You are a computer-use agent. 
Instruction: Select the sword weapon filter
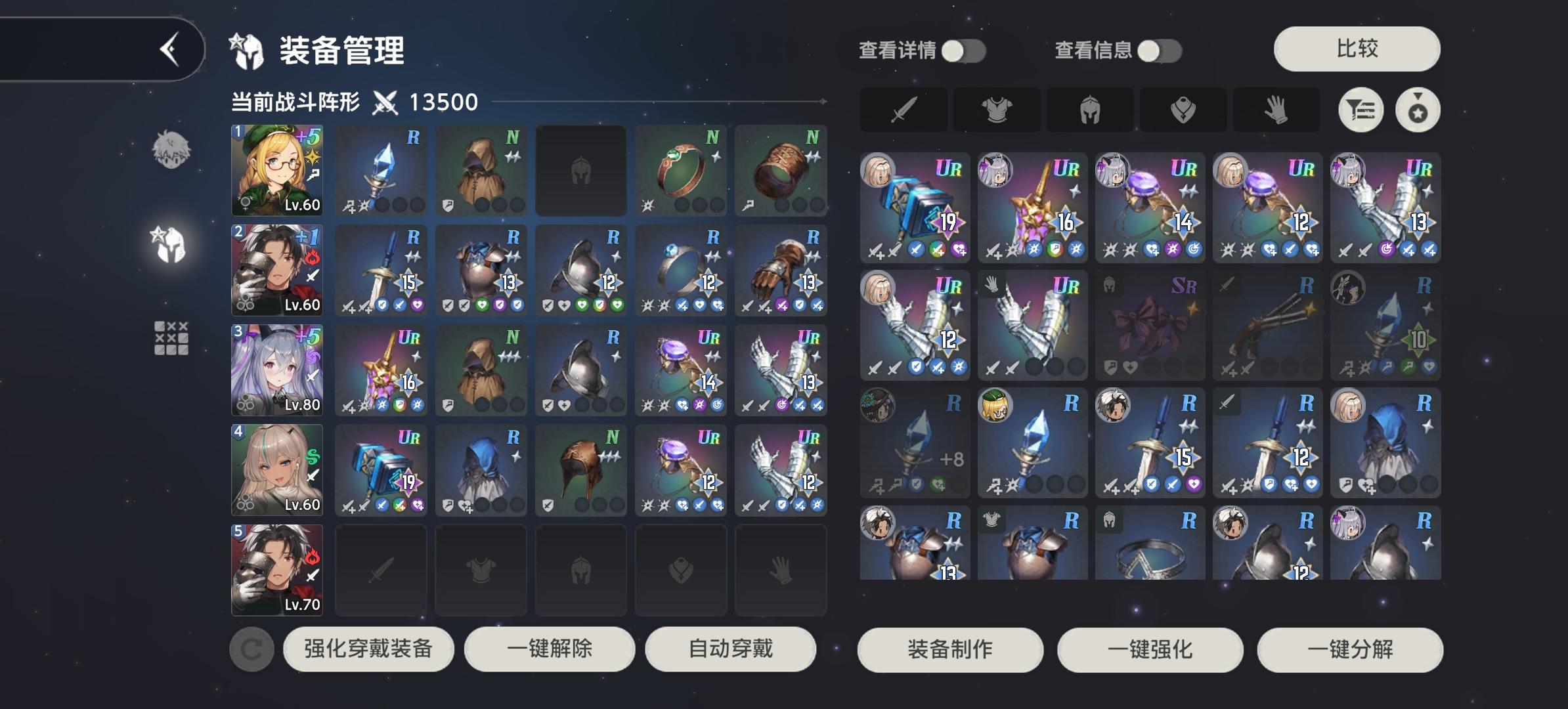[904, 110]
